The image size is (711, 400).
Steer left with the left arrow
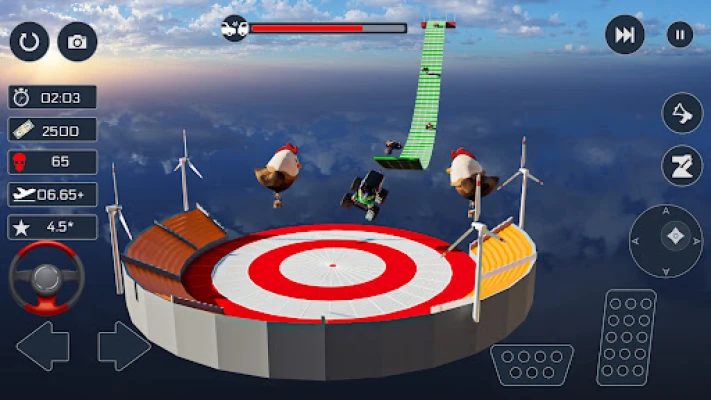[x=43, y=346]
